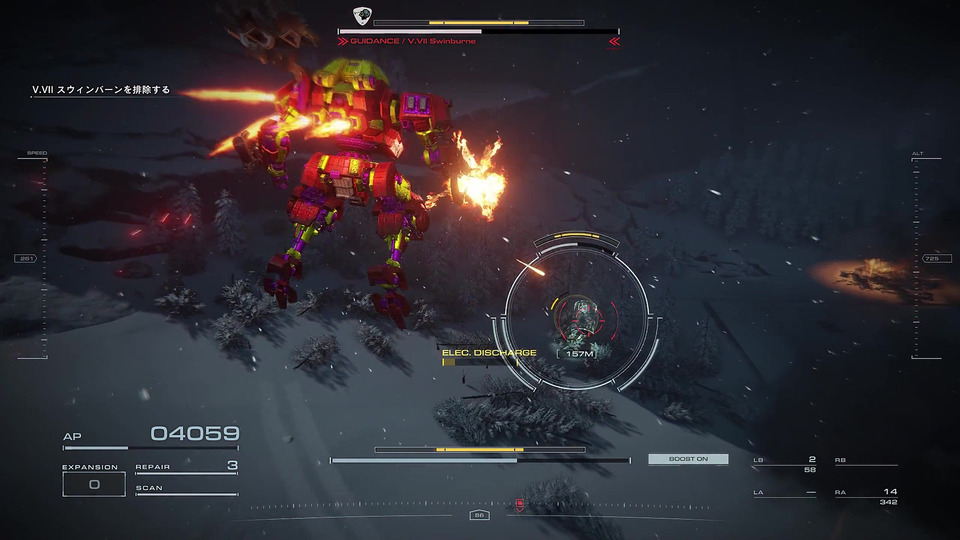Viewport: 960px width, 540px height.
Task: Select the RA right arm weapon slot
Action: tap(866, 495)
